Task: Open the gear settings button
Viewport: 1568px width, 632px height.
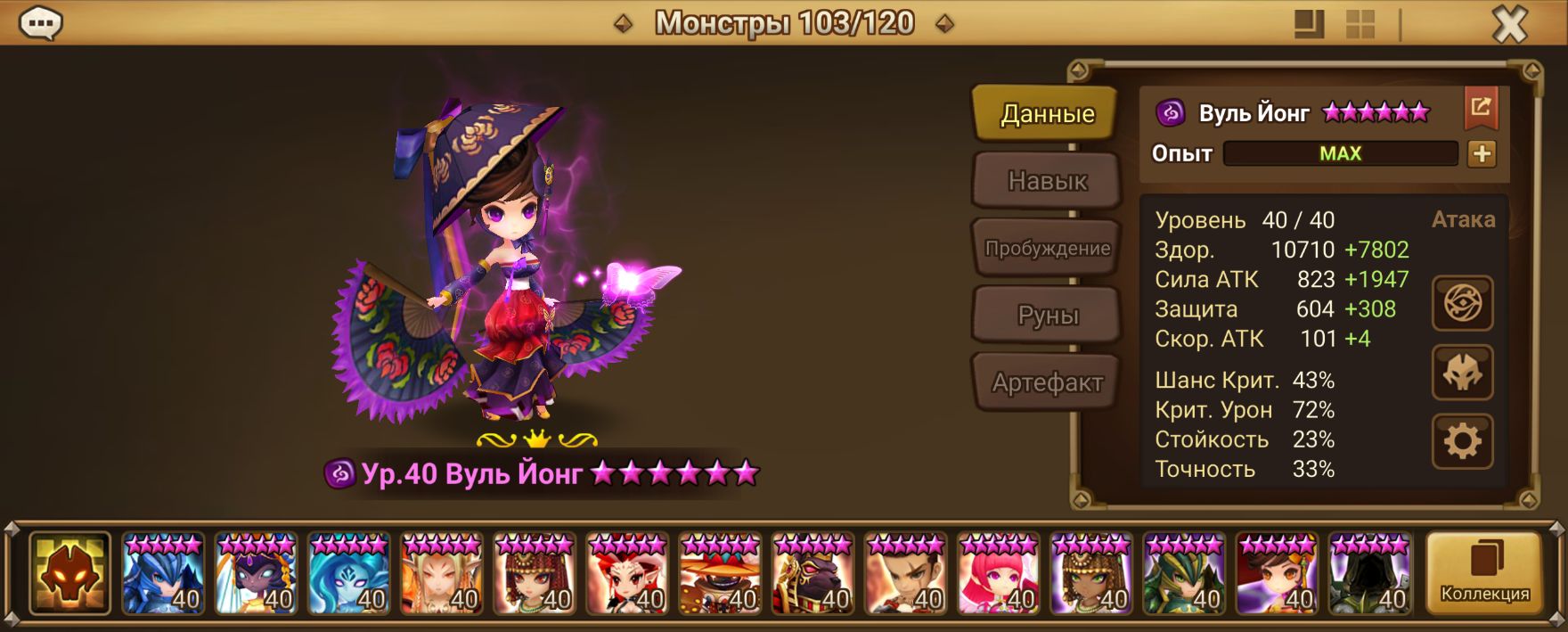Action: click(1462, 441)
